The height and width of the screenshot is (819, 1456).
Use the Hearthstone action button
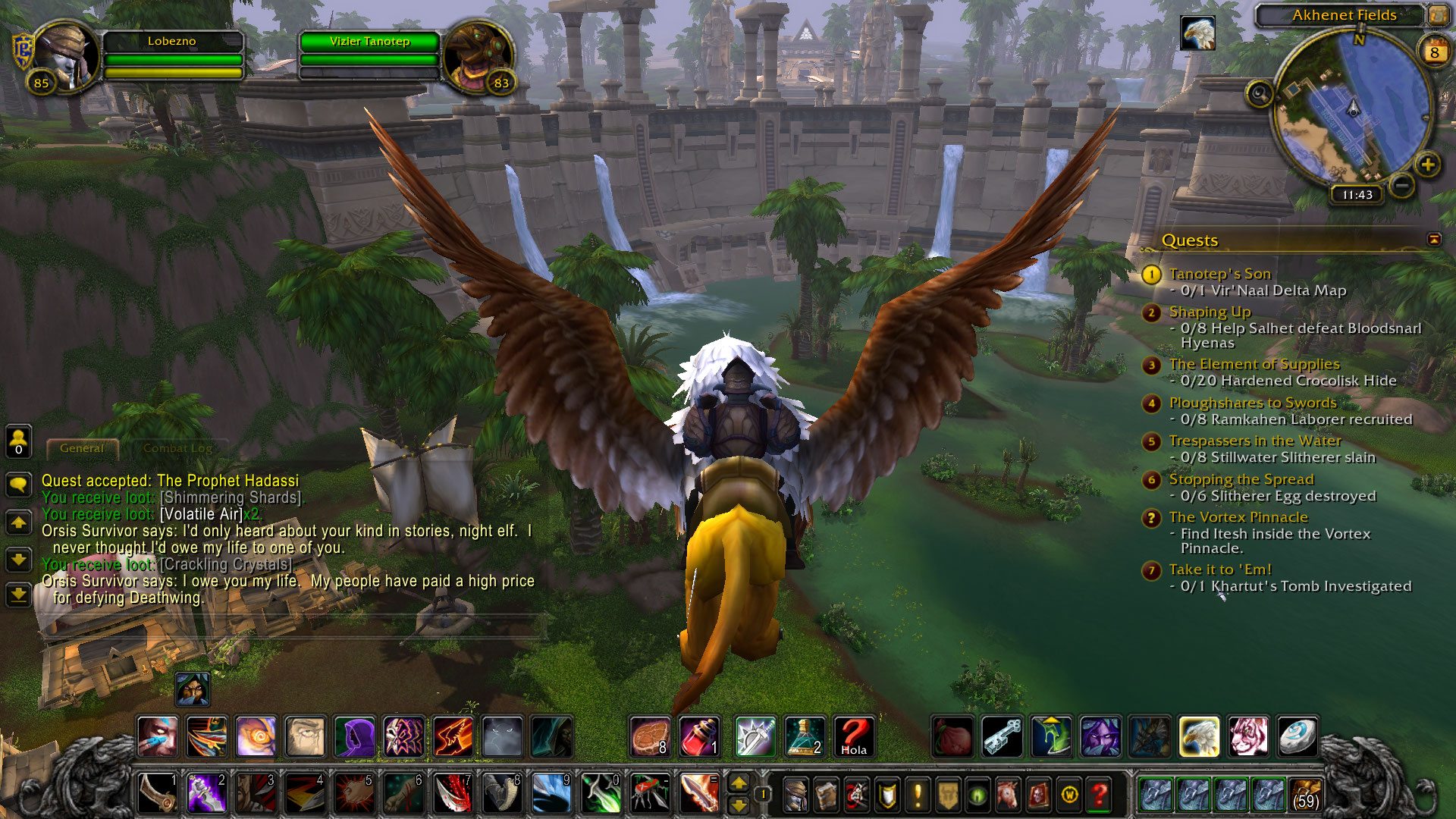1297,736
